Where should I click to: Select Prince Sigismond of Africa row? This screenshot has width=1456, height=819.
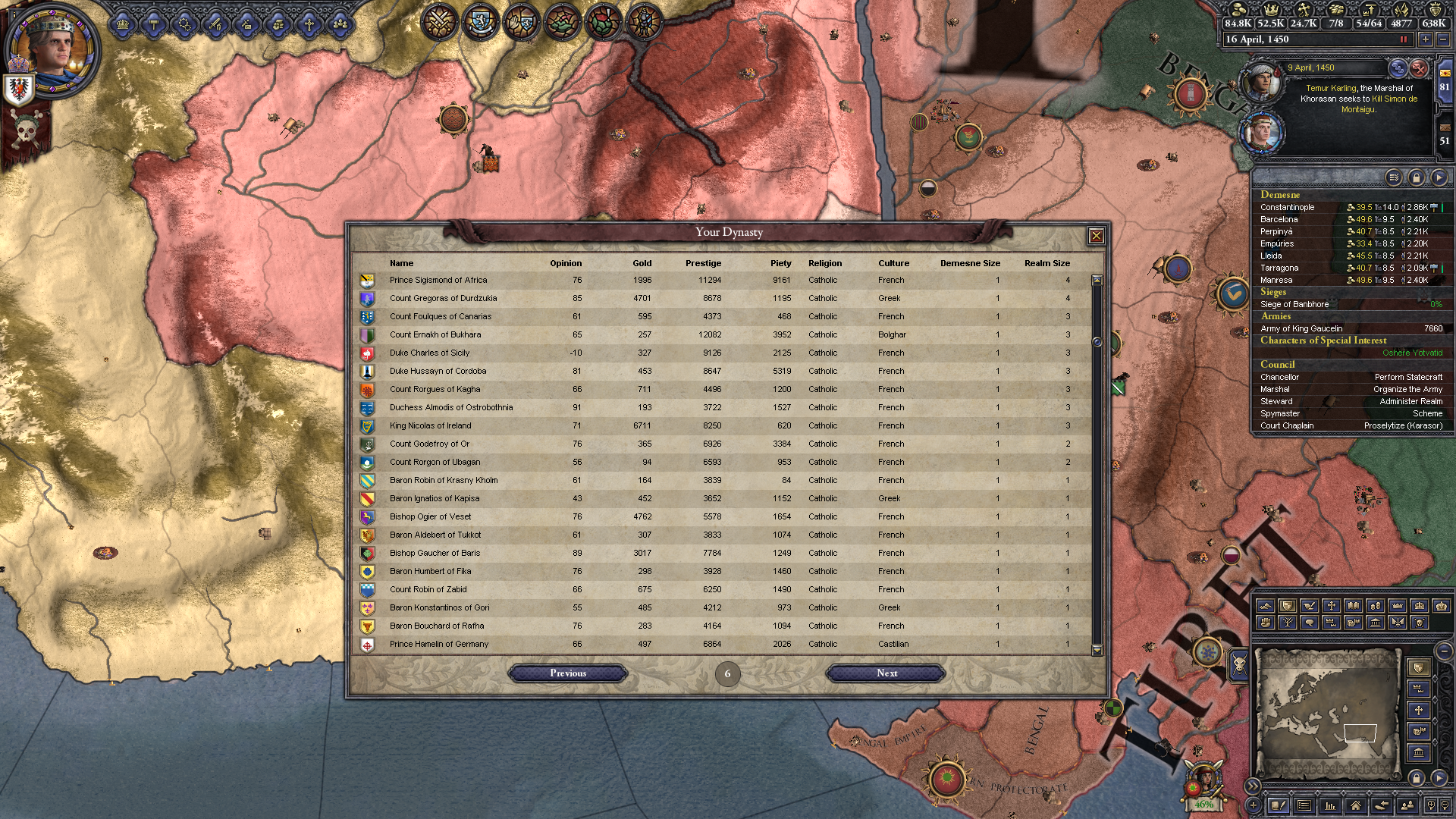click(438, 281)
